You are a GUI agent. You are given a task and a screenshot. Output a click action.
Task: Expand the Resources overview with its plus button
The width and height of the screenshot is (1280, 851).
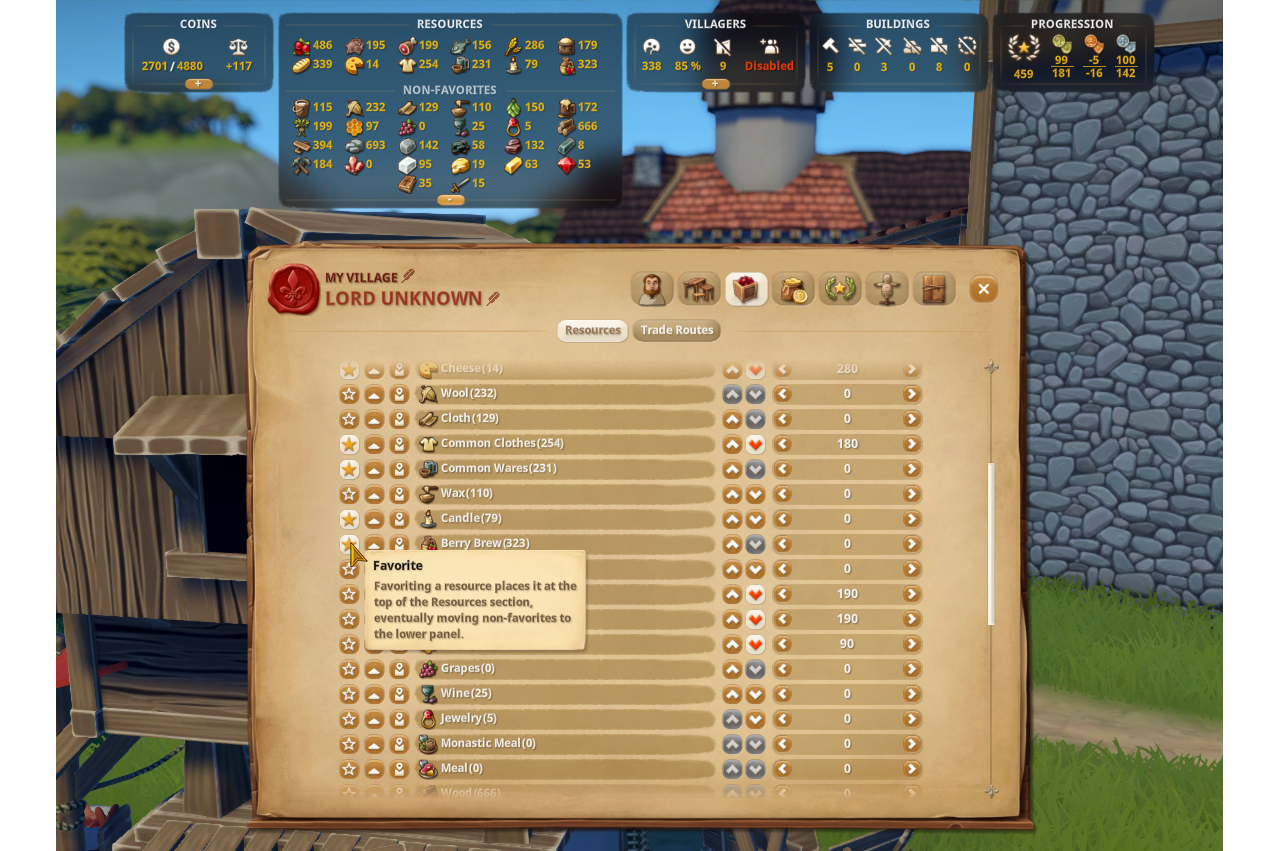[x=449, y=199]
